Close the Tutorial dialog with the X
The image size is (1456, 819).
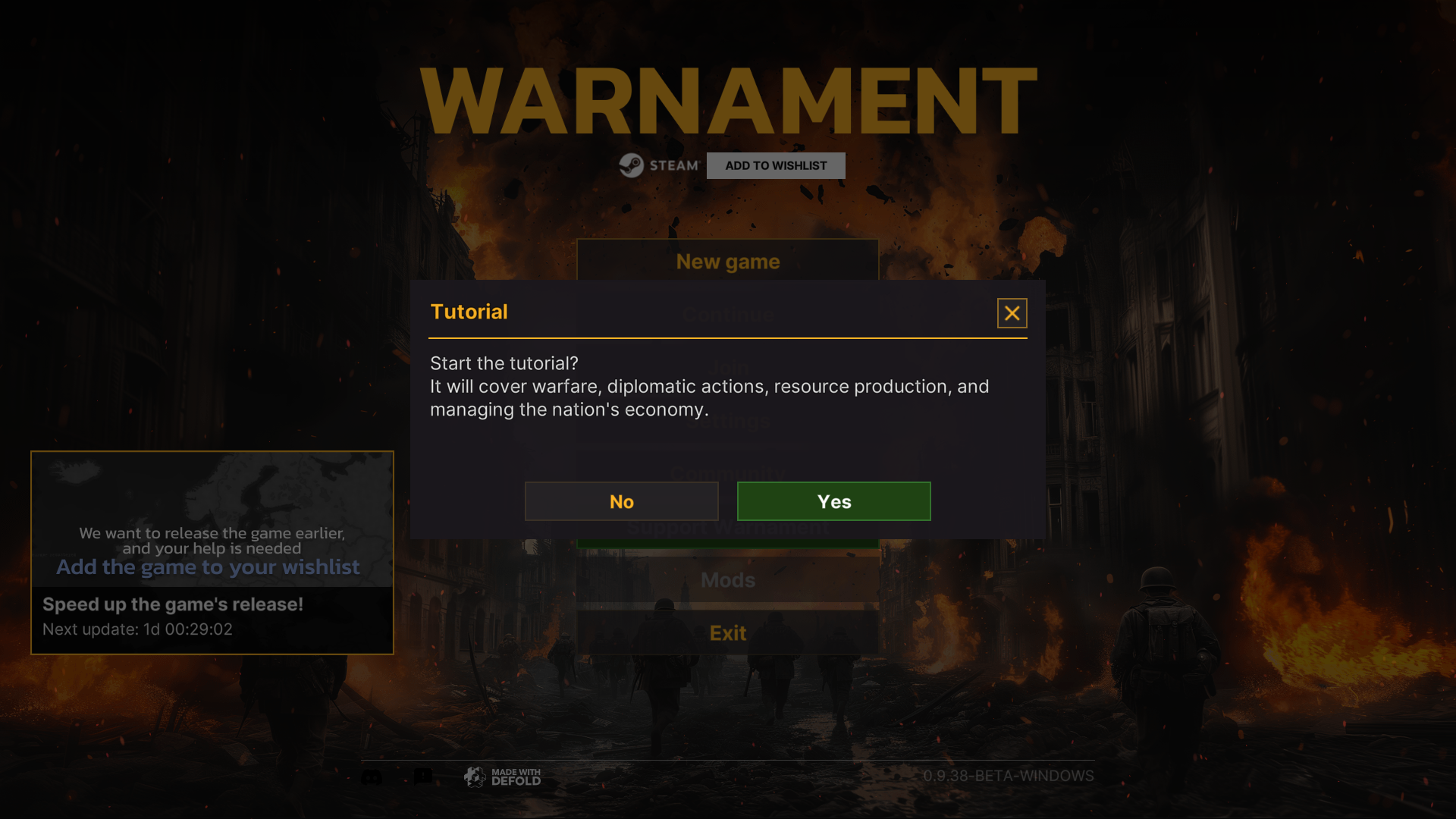(x=1012, y=312)
